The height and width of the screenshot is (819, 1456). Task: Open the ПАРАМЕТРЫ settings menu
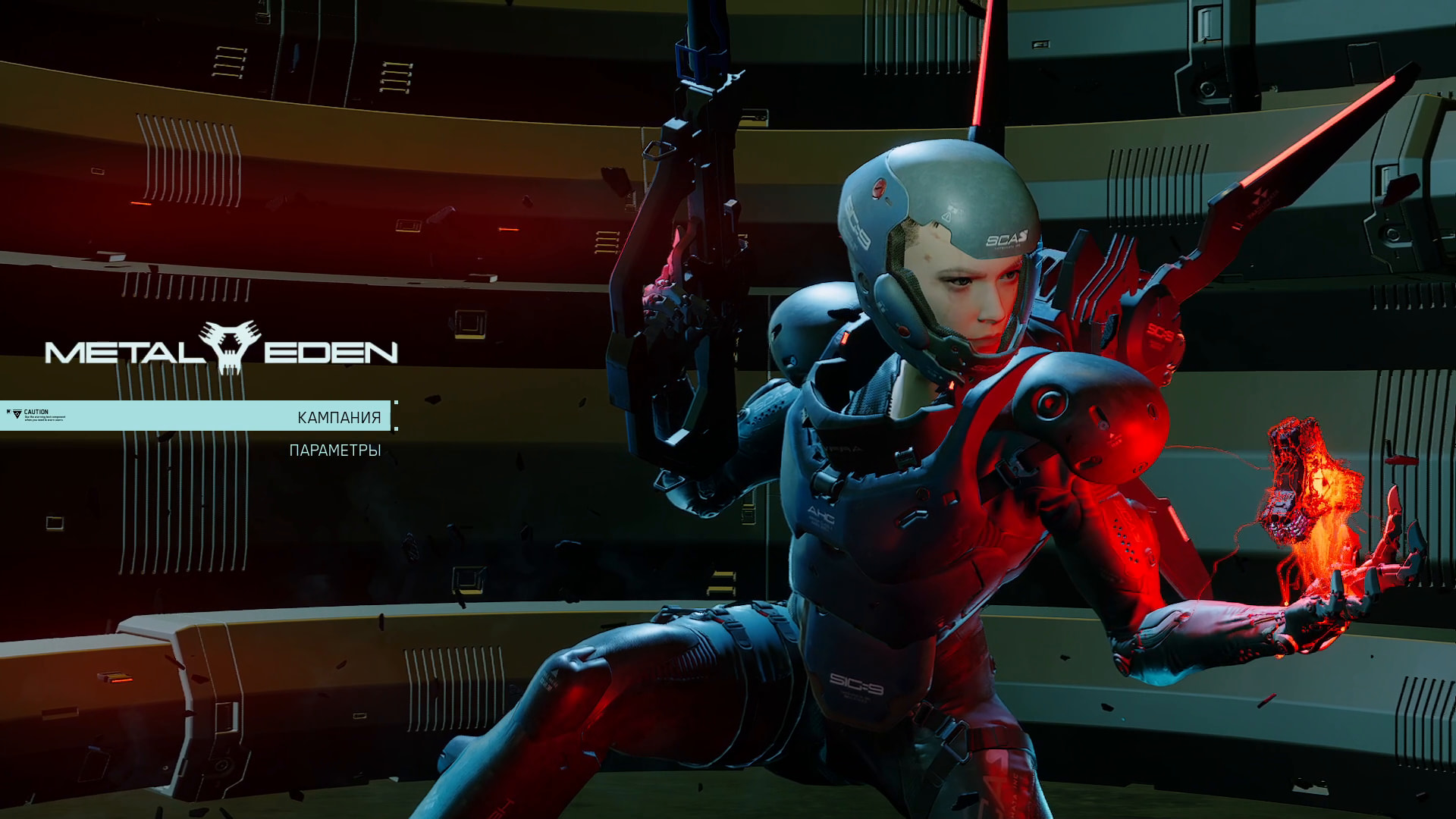pos(334,450)
